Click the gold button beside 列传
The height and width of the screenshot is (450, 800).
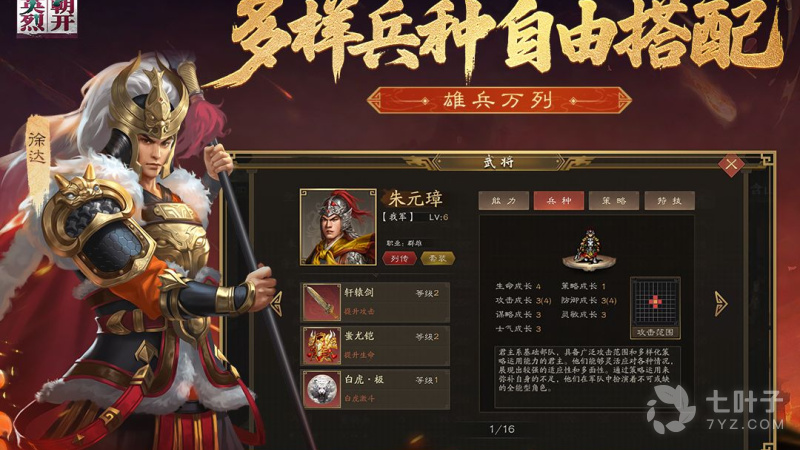[438, 258]
